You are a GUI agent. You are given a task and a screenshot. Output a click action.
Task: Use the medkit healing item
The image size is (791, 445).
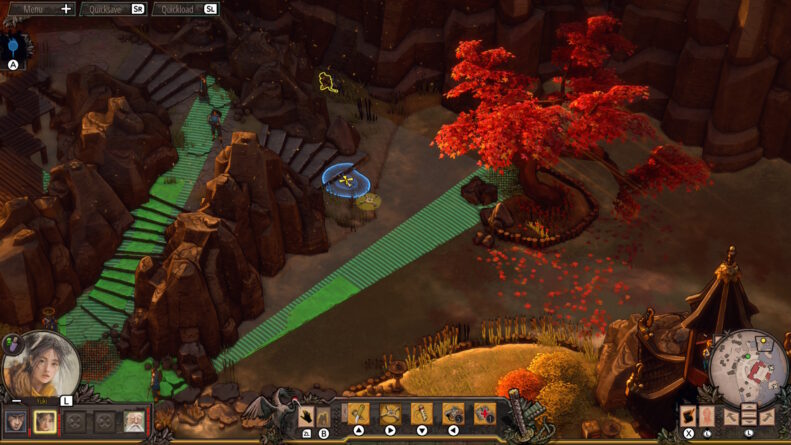coord(485,414)
